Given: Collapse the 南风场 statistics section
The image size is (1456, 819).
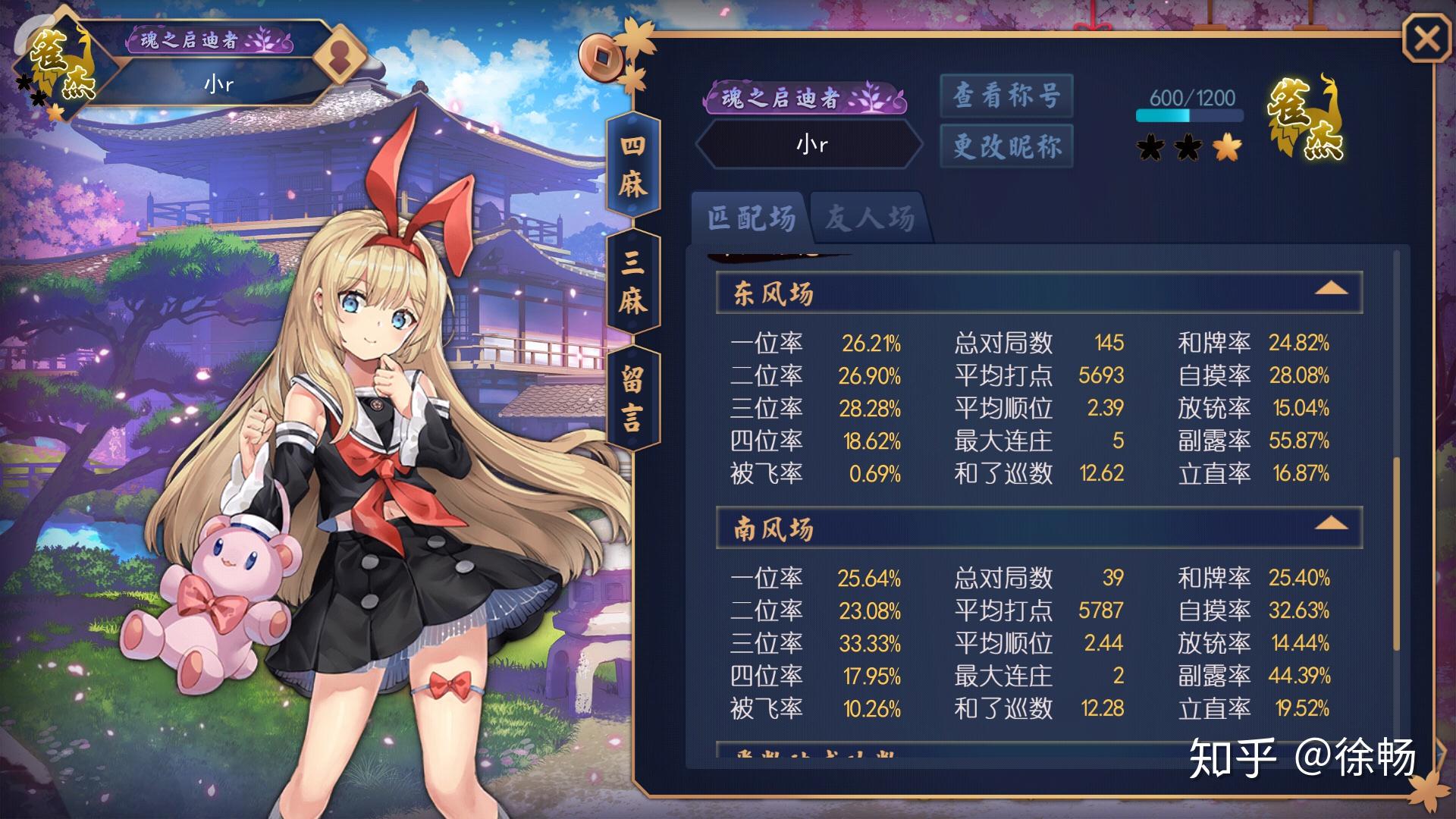Looking at the screenshot, I should (1331, 525).
